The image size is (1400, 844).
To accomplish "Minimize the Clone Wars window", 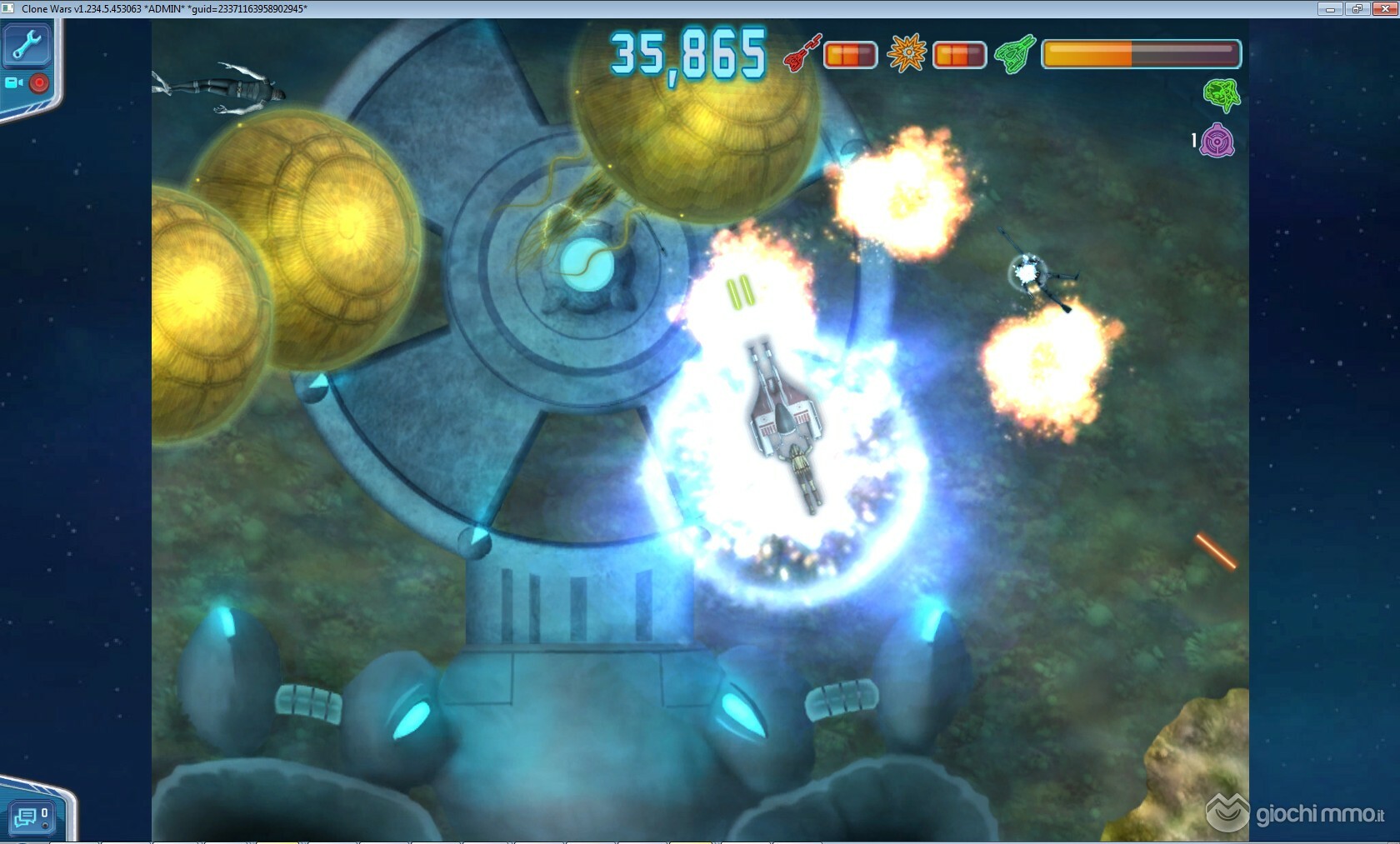I will (1329, 8).
